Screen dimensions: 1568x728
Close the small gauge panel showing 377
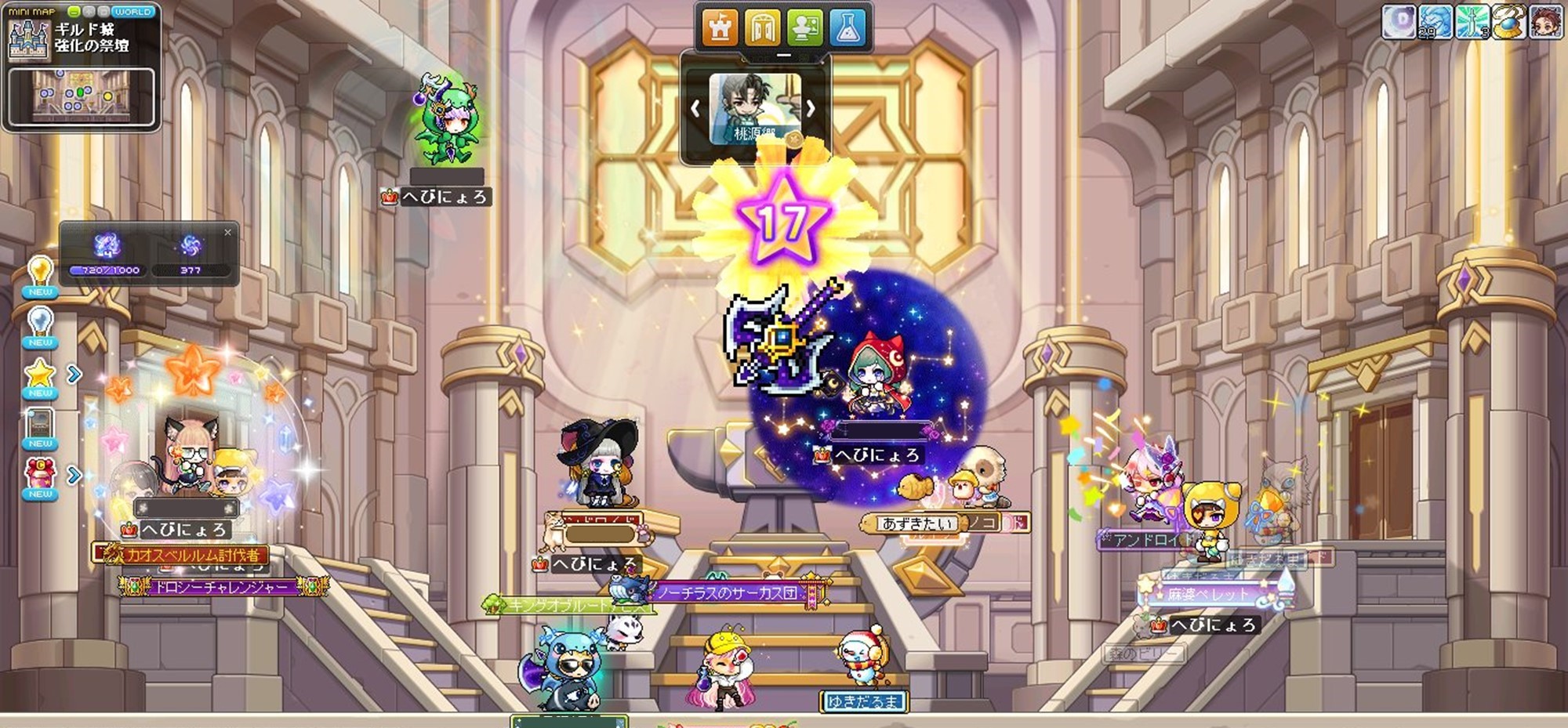point(227,232)
